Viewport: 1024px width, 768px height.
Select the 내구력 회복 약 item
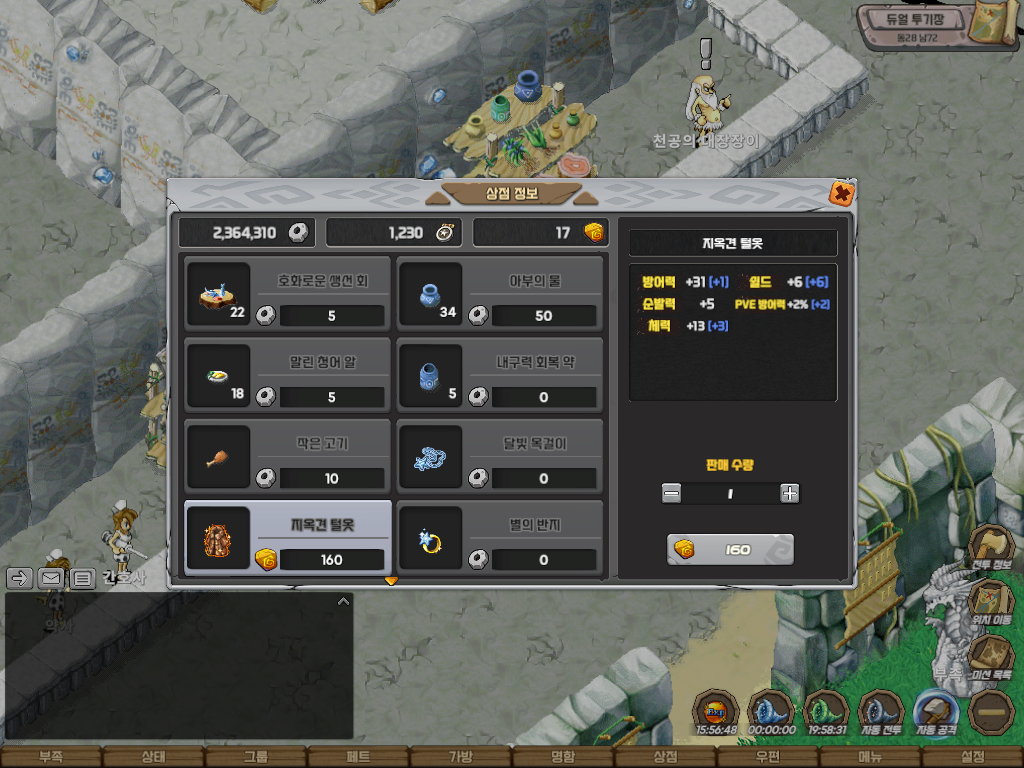500,375
